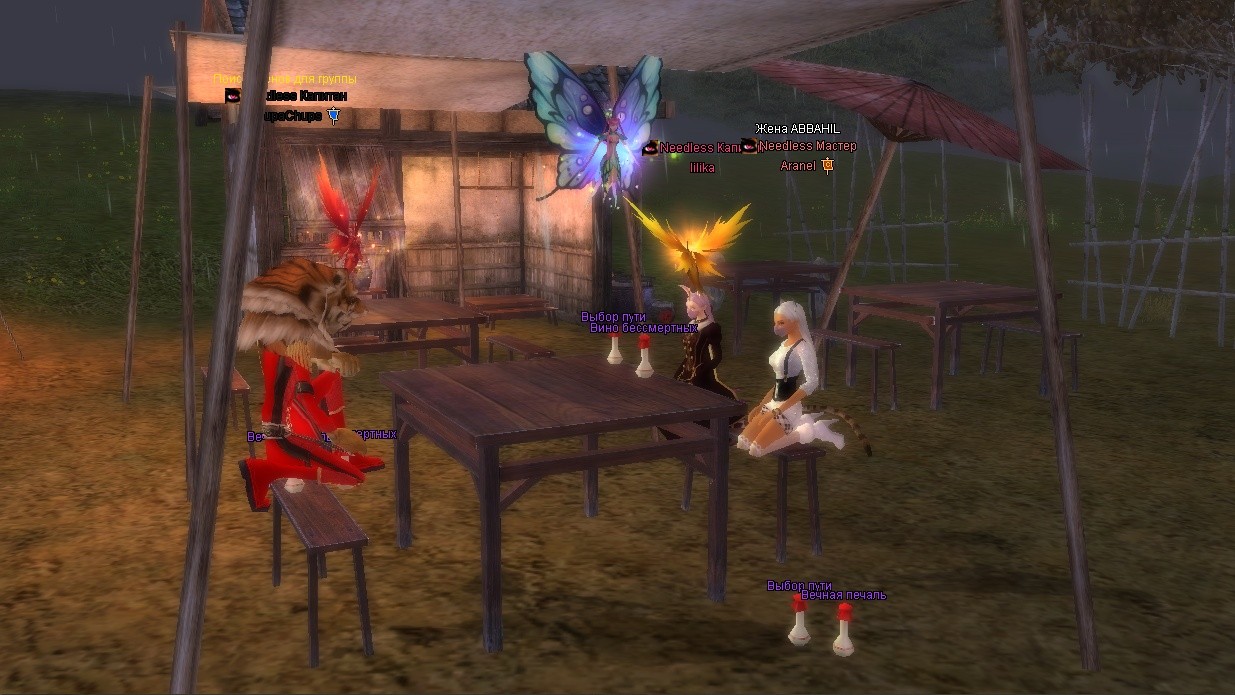Target the player named lilika via nameplate
1235x695 pixels.
point(702,168)
